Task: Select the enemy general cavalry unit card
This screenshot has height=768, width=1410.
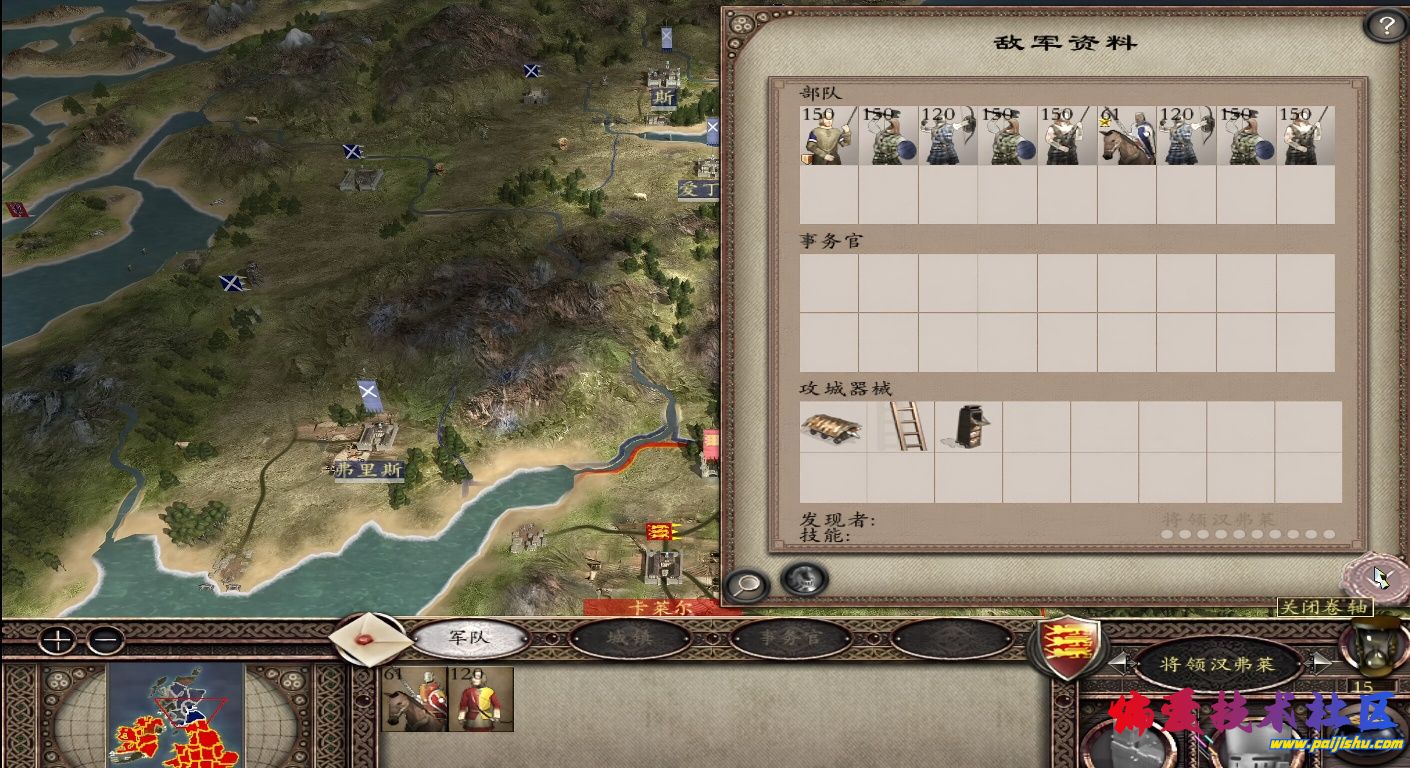Action: [x=1126, y=136]
